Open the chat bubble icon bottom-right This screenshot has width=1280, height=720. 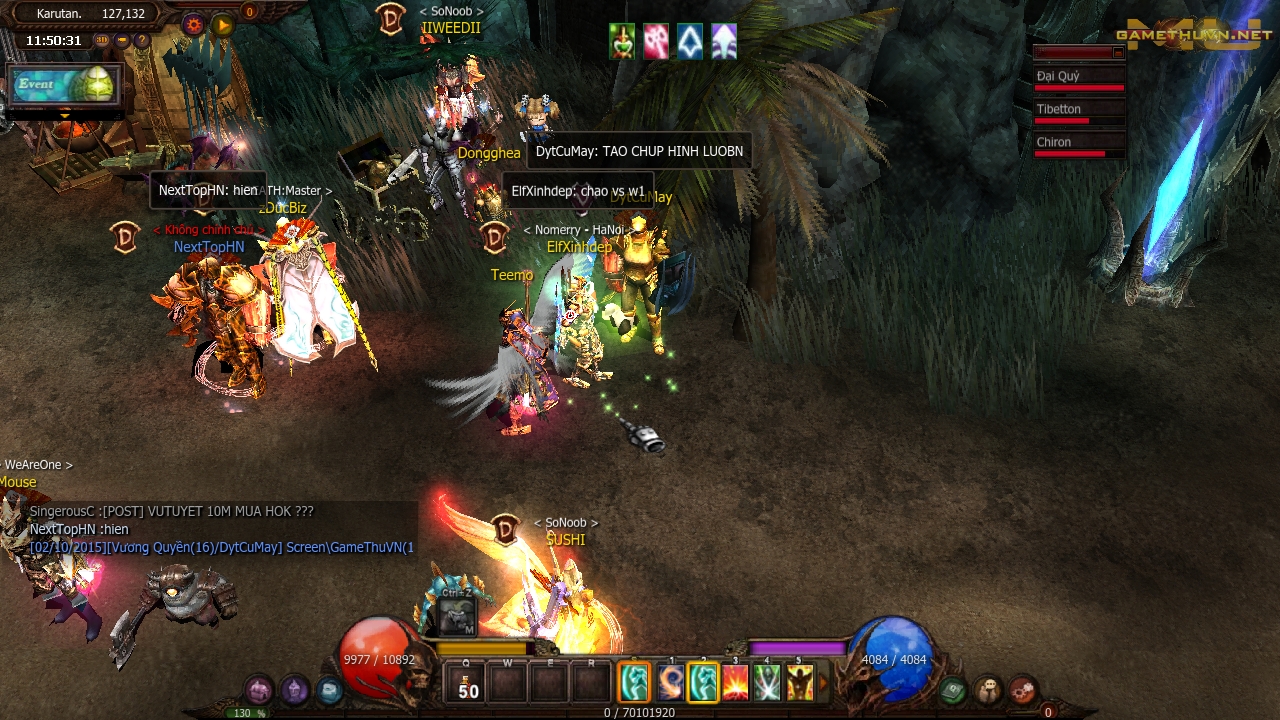pyautogui.click(x=987, y=688)
